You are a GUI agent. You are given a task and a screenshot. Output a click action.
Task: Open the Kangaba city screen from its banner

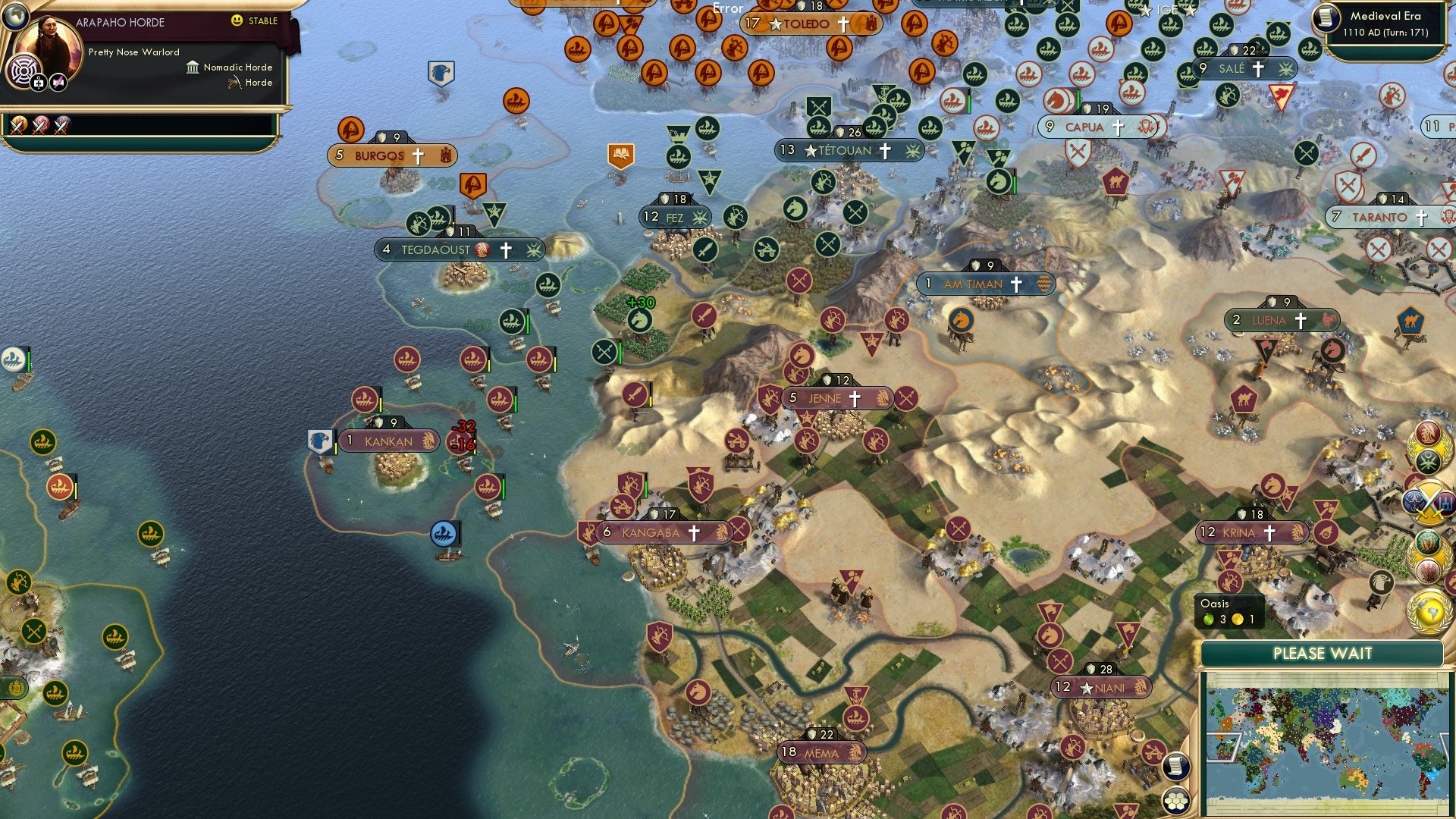(x=650, y=532)
